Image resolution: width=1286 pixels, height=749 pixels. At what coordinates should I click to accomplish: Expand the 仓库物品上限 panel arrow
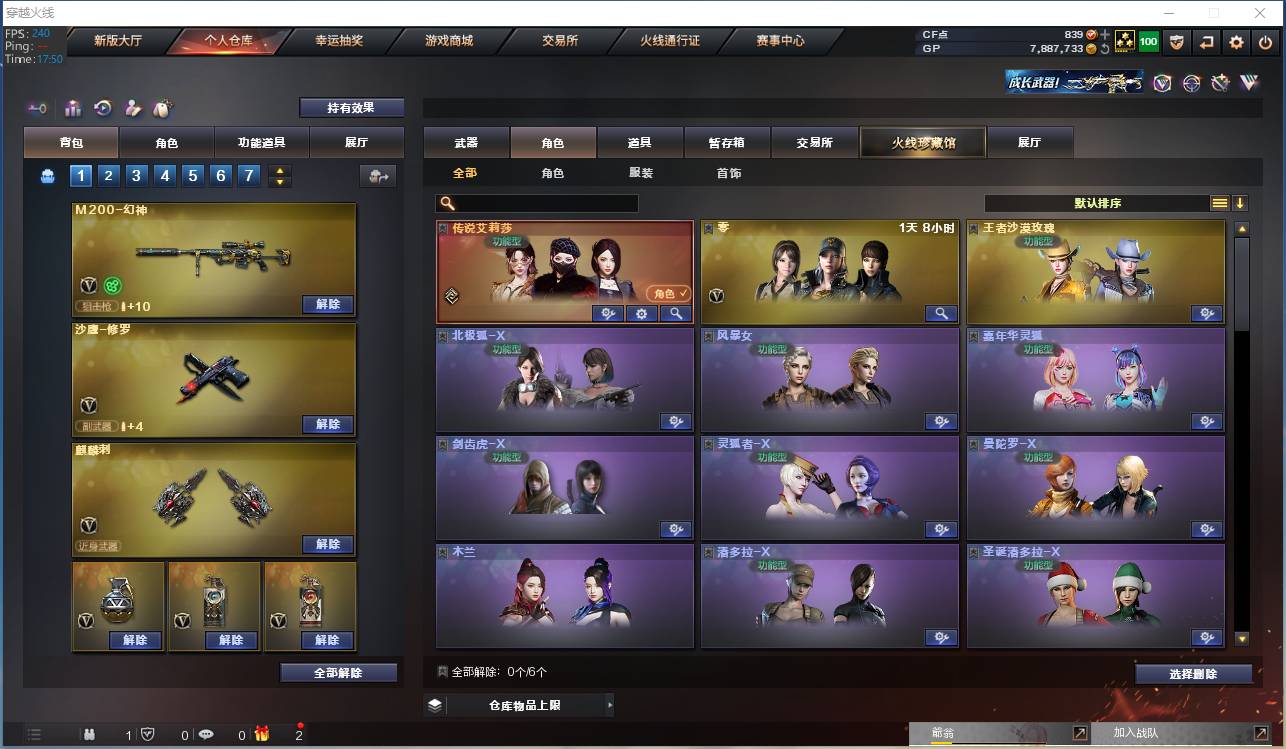[x=610, y=704]
